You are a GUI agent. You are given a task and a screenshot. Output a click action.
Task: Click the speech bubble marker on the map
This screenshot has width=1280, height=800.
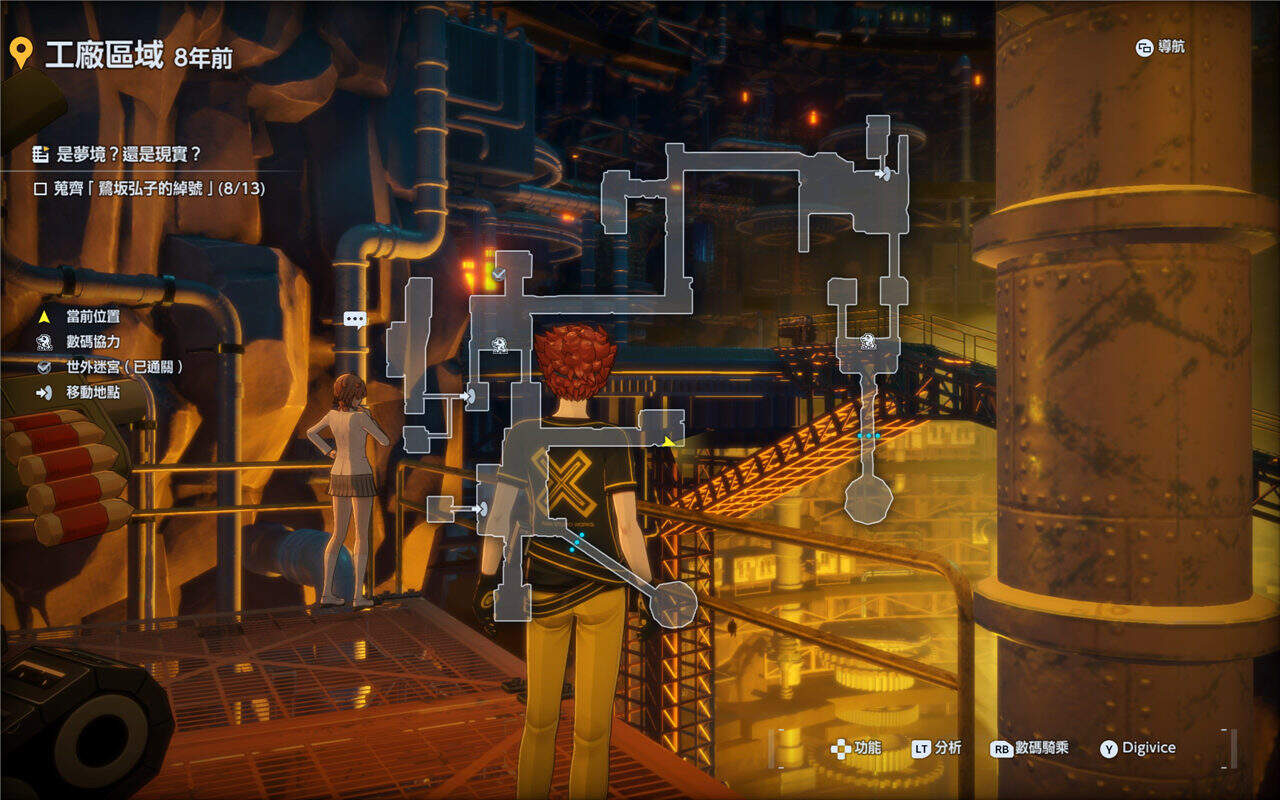[x=355, y=319]
